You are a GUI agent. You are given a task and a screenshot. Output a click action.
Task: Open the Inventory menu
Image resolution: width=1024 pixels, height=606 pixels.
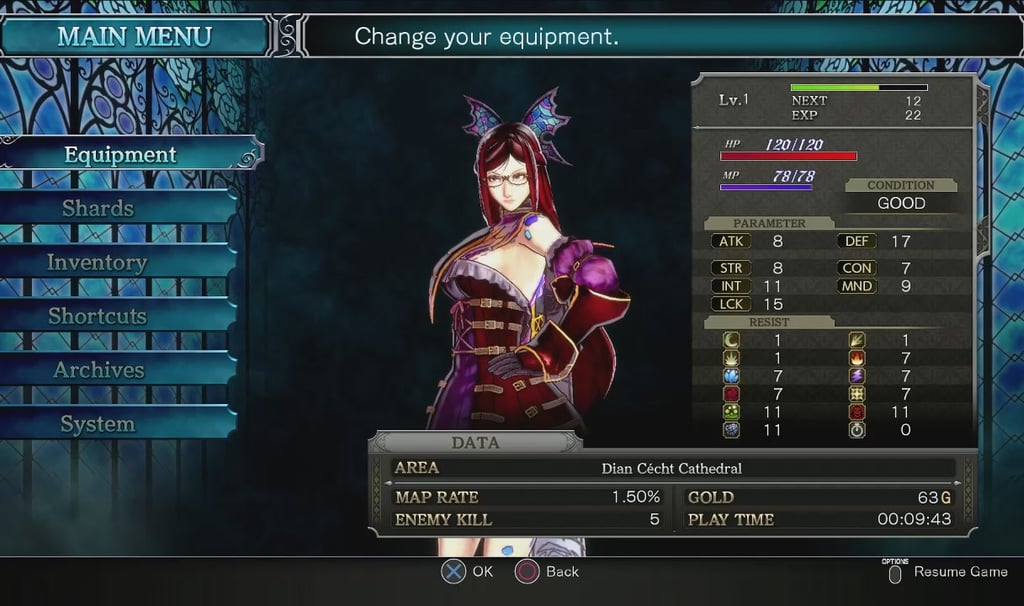point(97,263)
